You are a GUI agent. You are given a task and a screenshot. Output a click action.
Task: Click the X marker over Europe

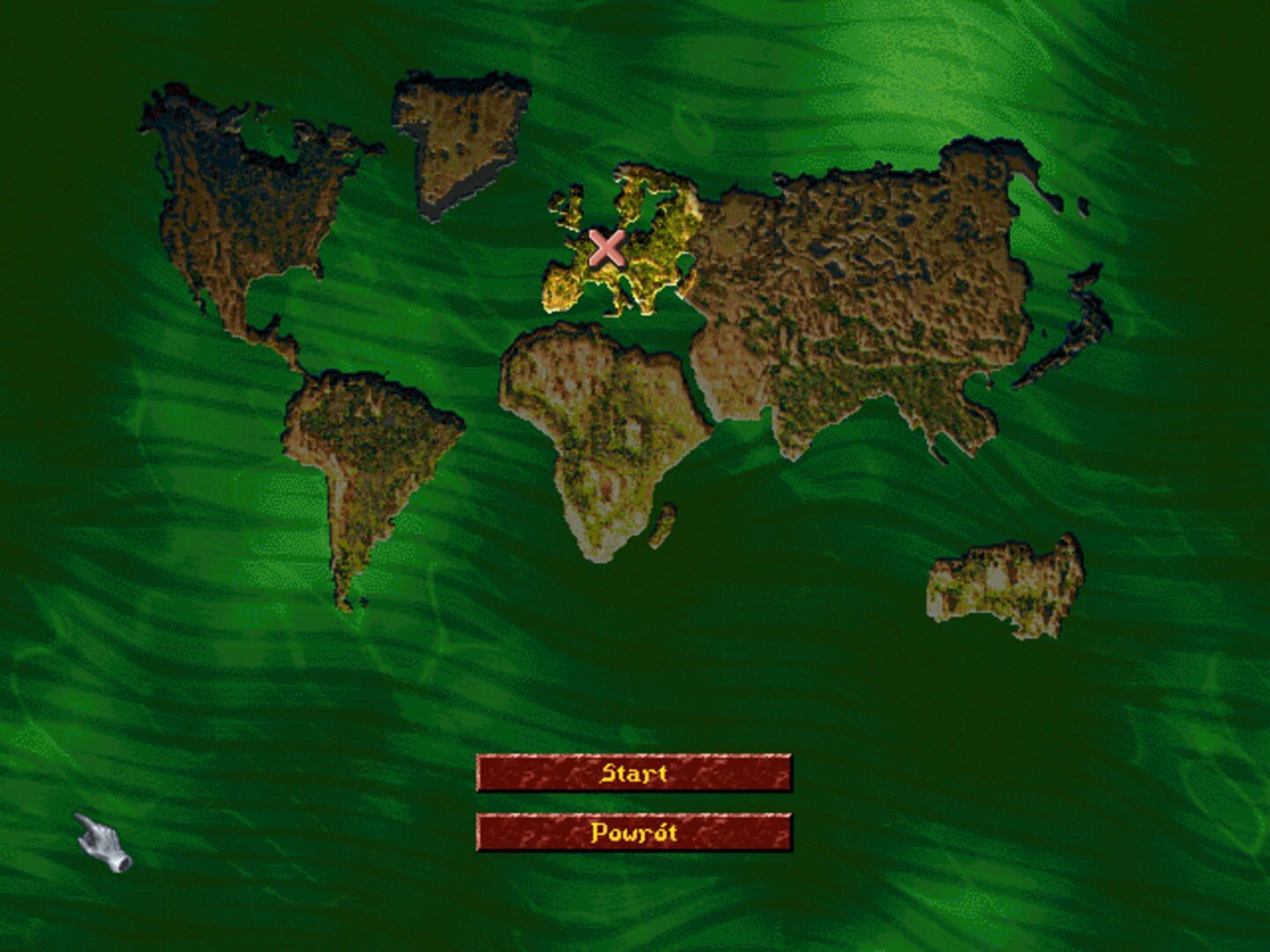tap(606, 251)
